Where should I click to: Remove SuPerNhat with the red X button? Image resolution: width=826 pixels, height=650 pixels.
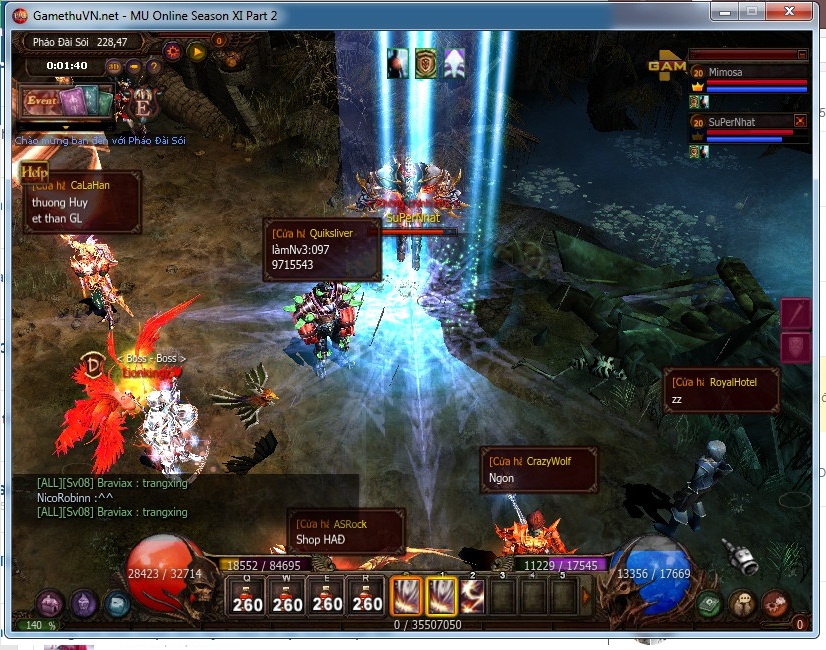click(x=800, y=121)
